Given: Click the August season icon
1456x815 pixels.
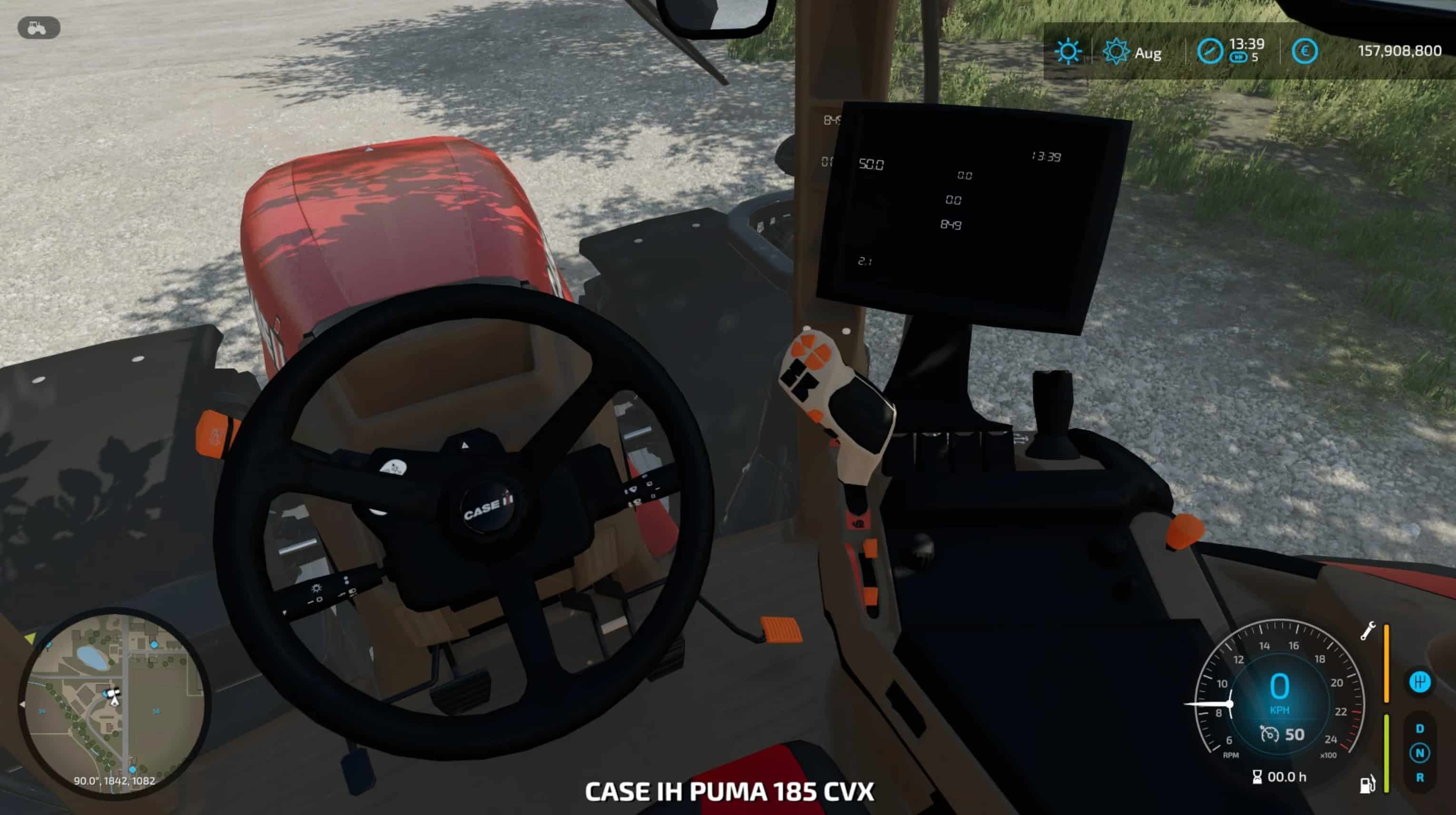Looking at the screenshot, I should click(1116, 52).
